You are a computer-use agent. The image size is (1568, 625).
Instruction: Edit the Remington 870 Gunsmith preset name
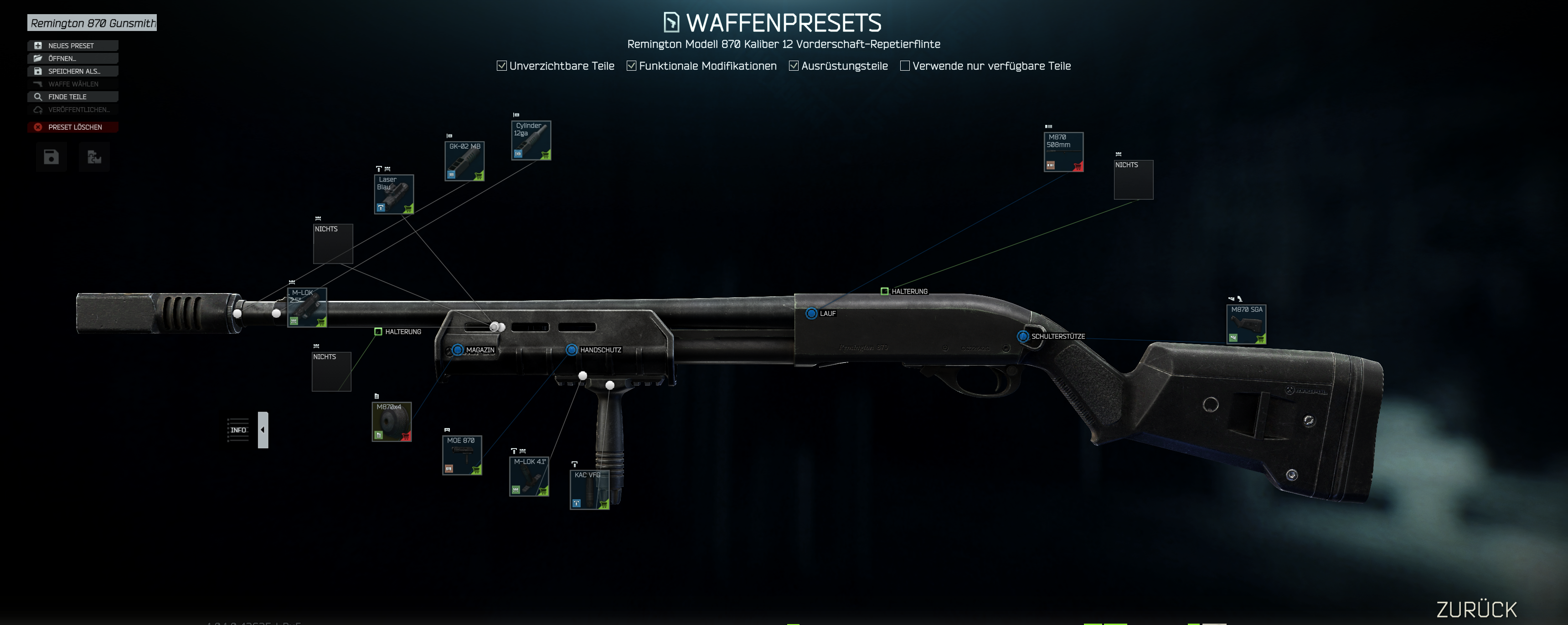click(92, 23)
